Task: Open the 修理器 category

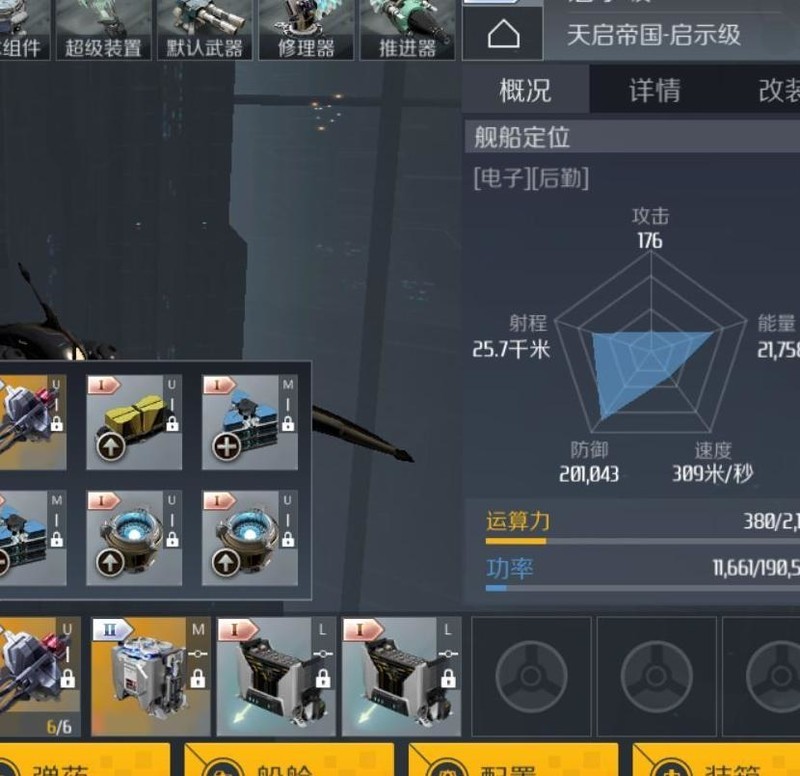Action: coord(306,29)
